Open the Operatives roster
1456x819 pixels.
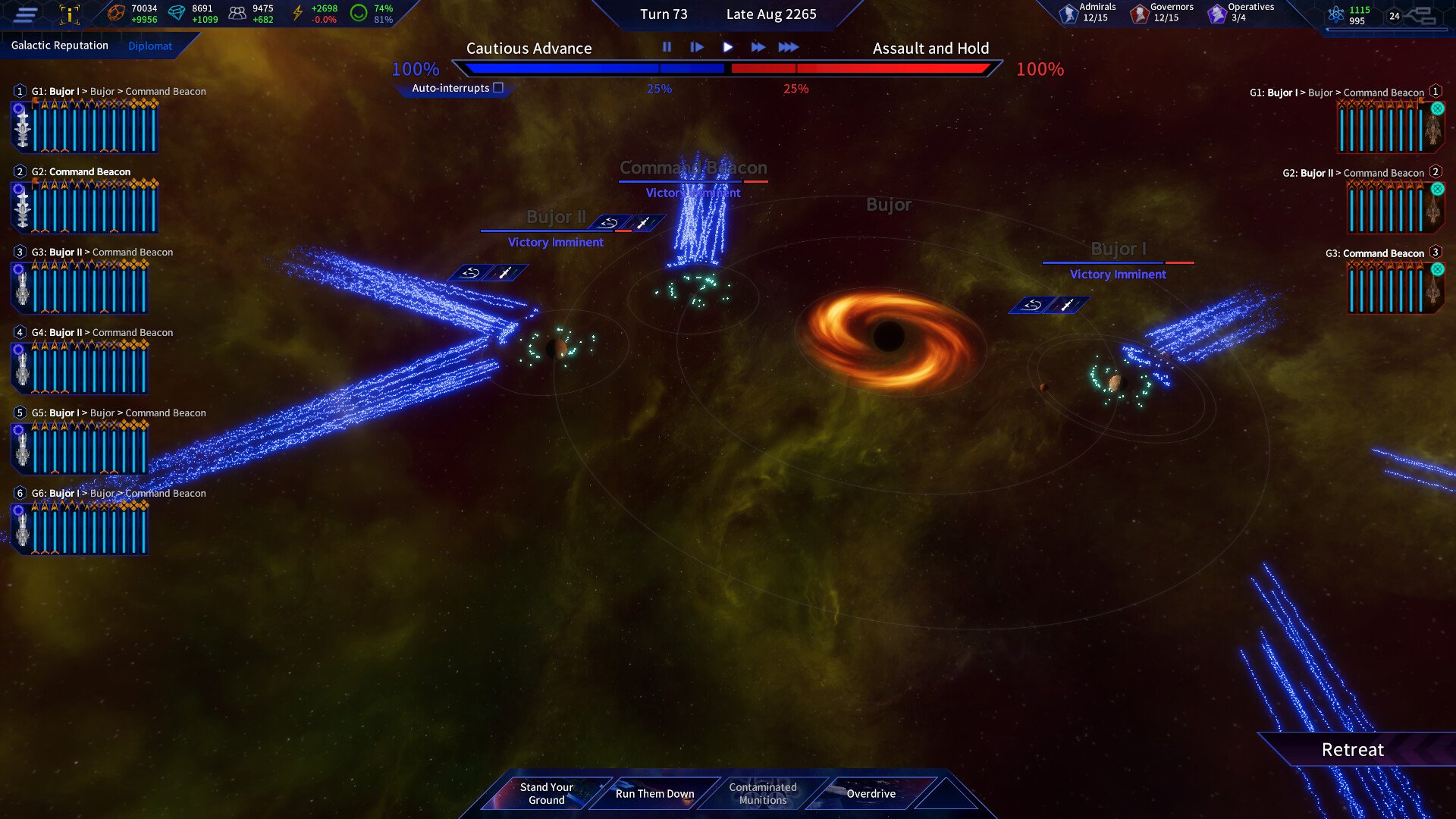tap(1240, 12)
